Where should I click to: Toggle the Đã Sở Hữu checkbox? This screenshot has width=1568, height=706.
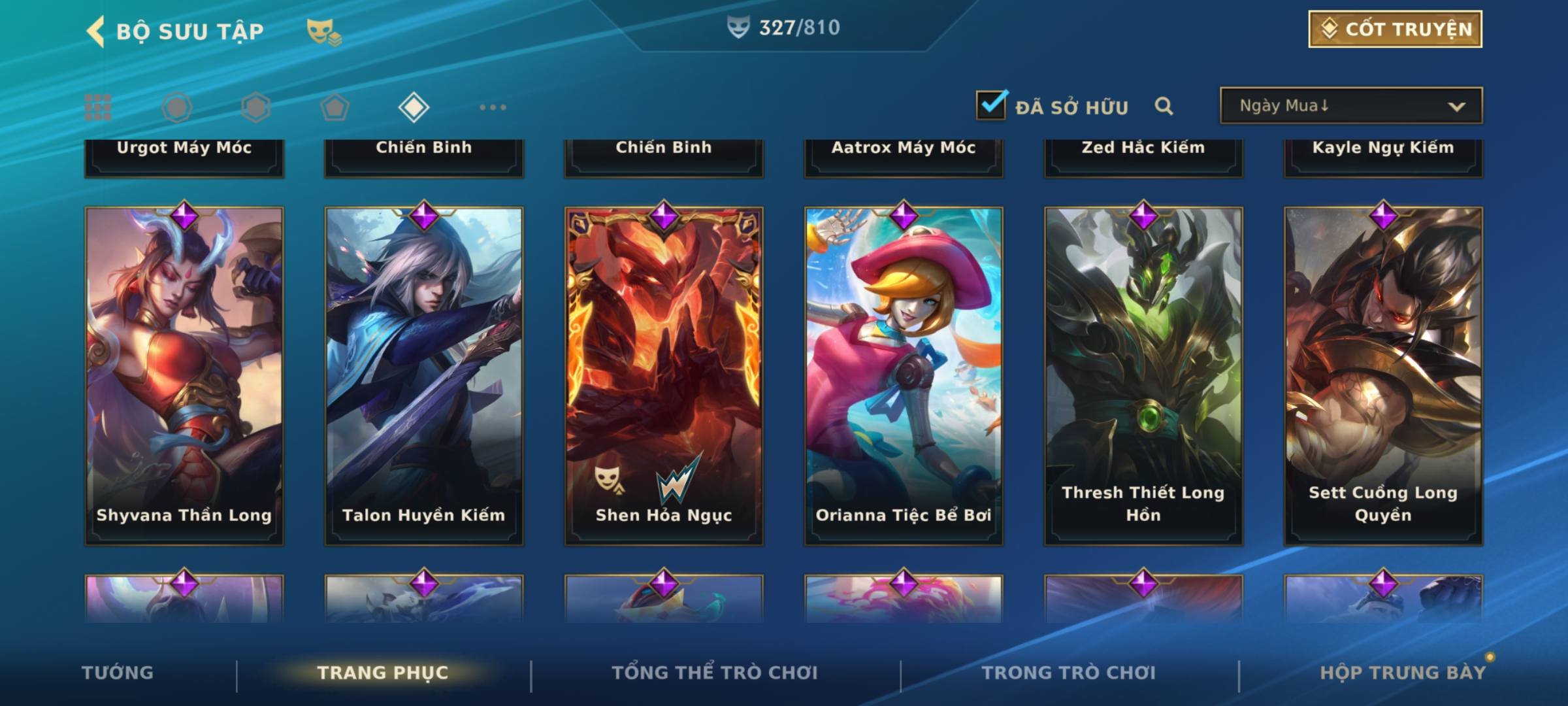click(x=990, y=105)
